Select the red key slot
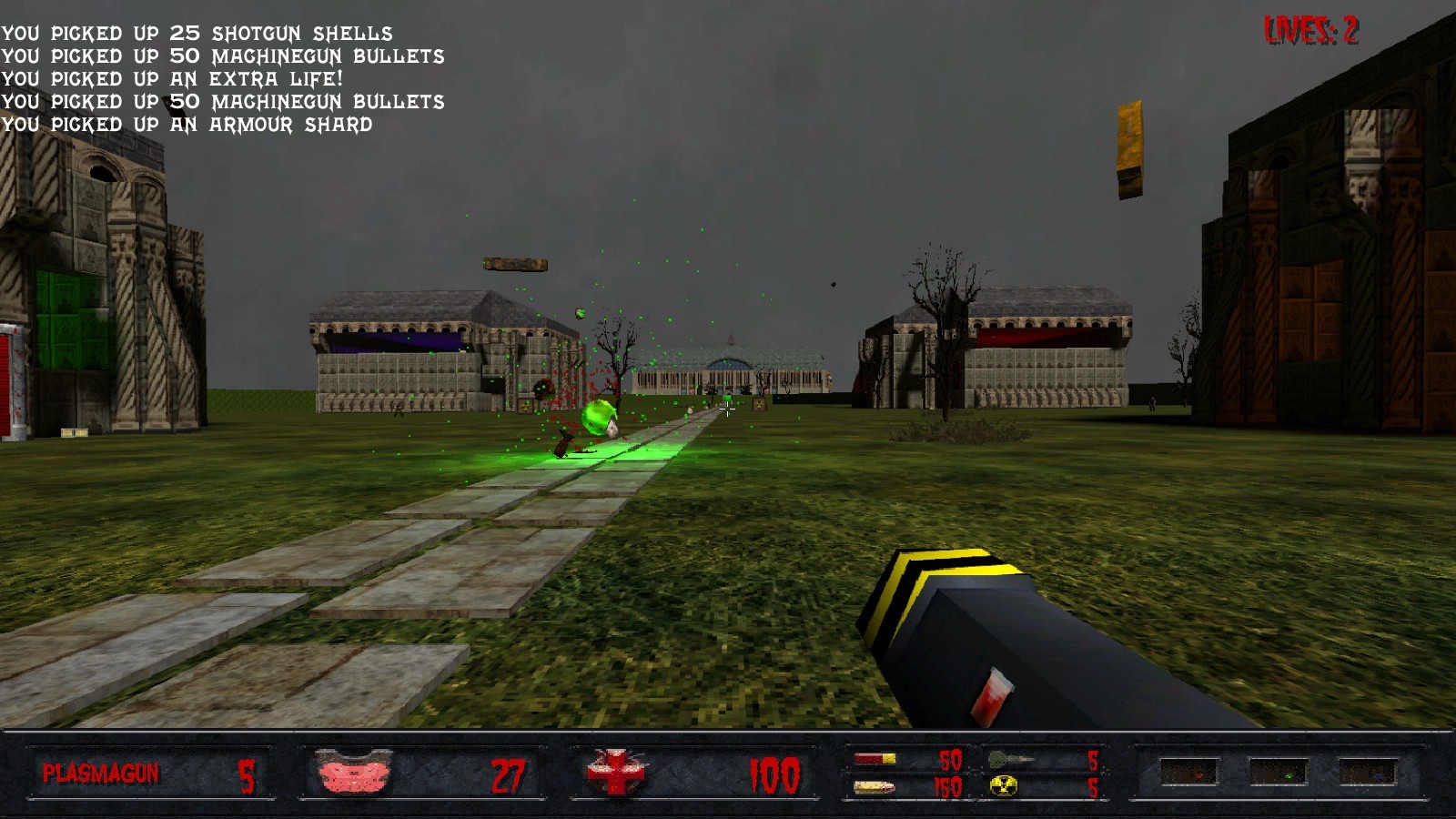 point(1188,773)
